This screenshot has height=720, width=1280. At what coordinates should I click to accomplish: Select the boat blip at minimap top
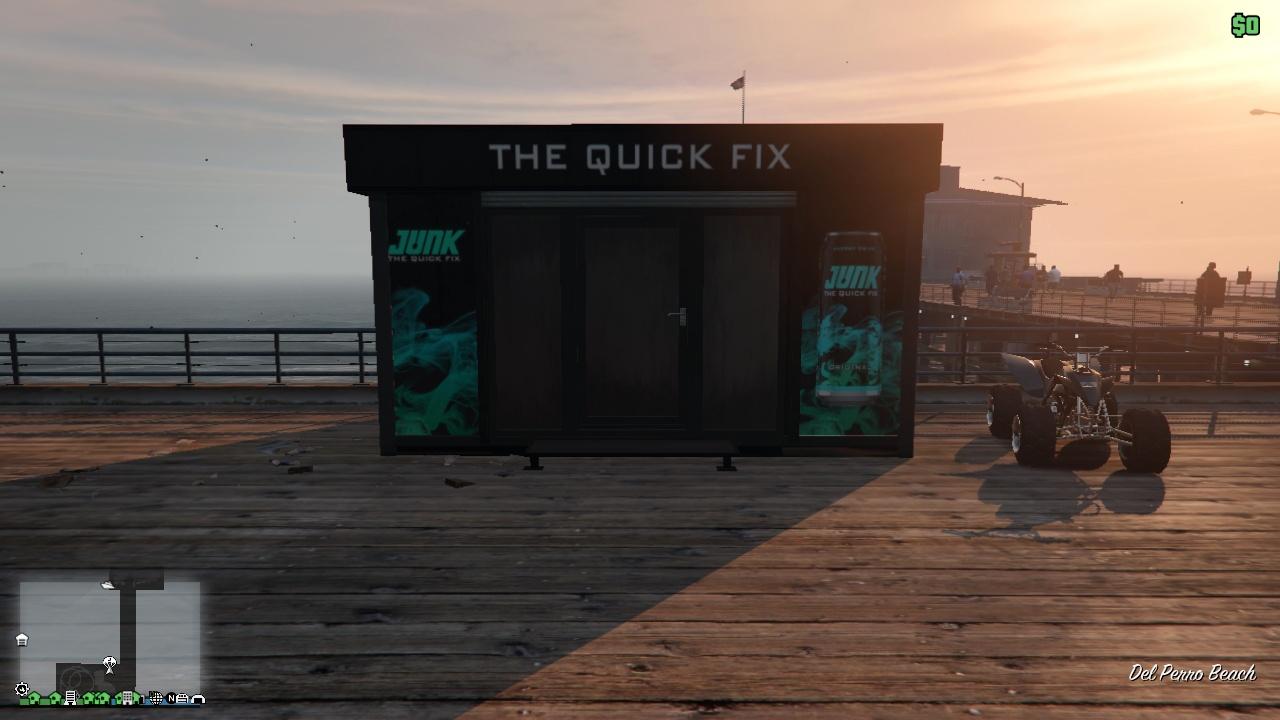pyautogui.click(x=109, y=584)
